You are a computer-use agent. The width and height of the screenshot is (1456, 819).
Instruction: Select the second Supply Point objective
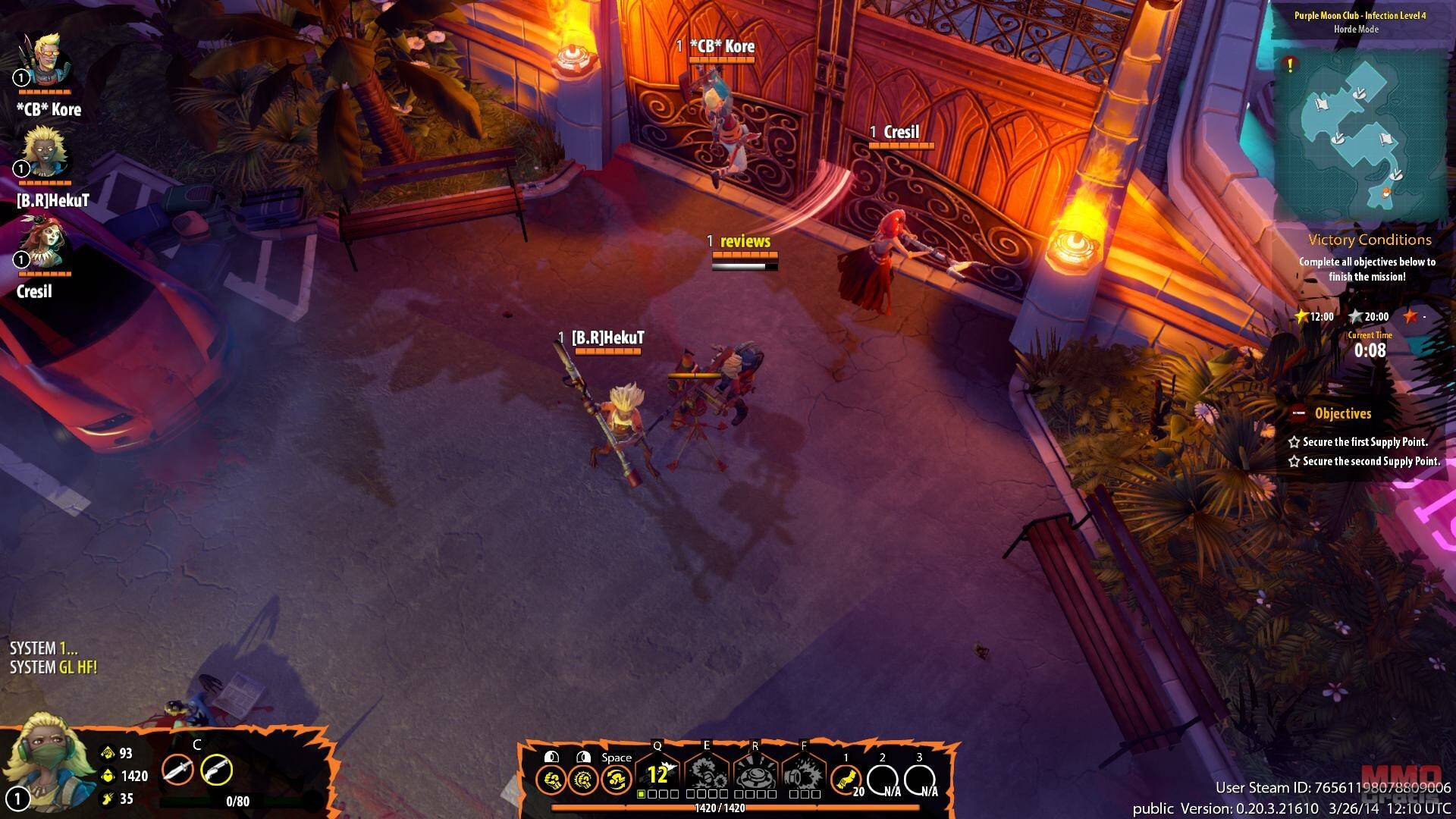(1370, 461)
